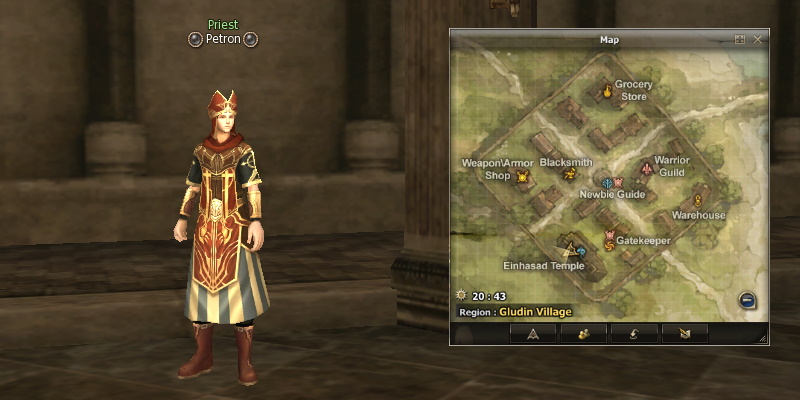This screenshot has height=400, width=800.
Task: Click the curved-arrow button below the map
Action: [x=633, y=334]
